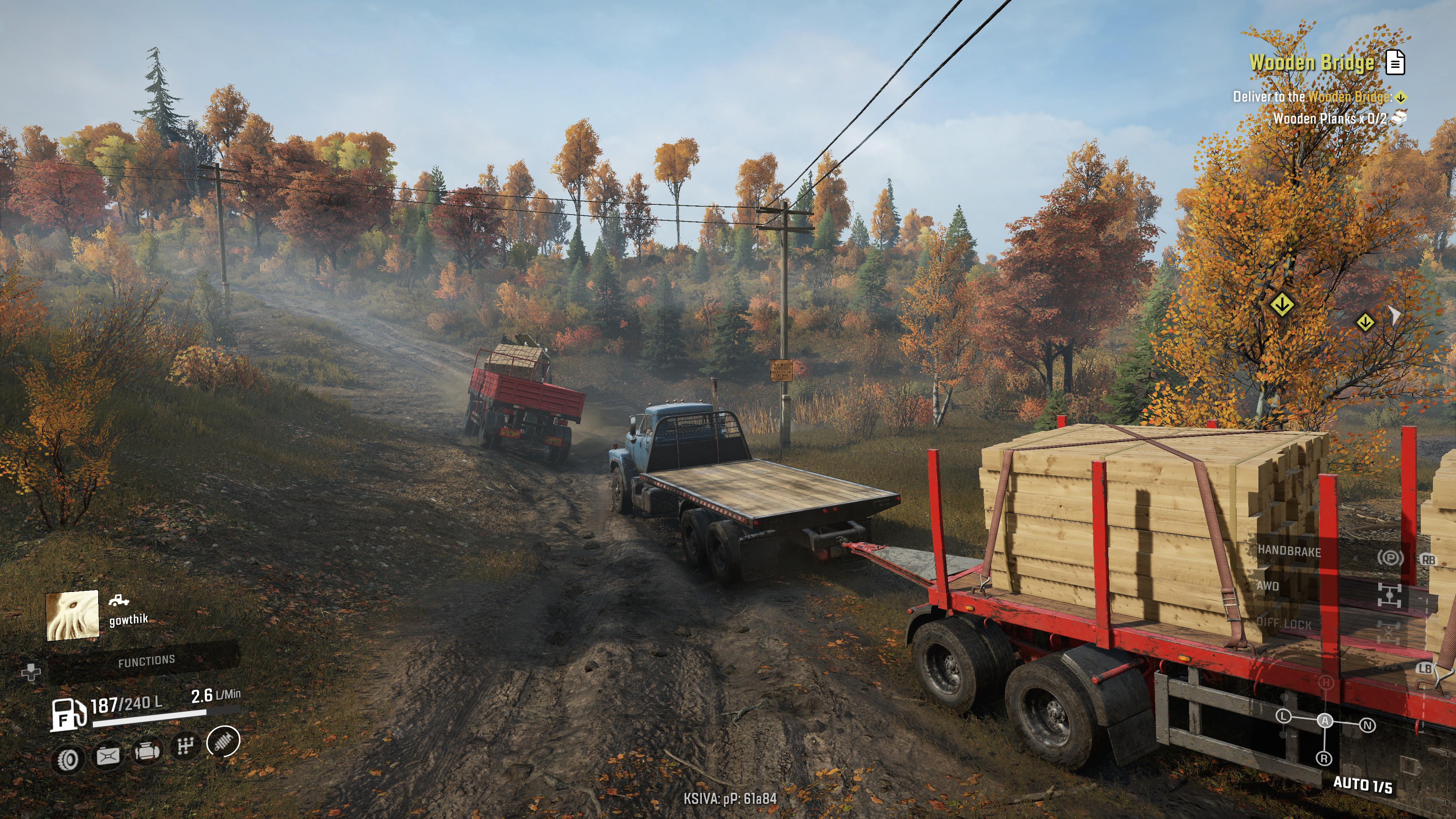Screen dimensions: 1456x819
Task: Toggle the HANDBRAKE parking icon
Action: [x=1390, y=559]
